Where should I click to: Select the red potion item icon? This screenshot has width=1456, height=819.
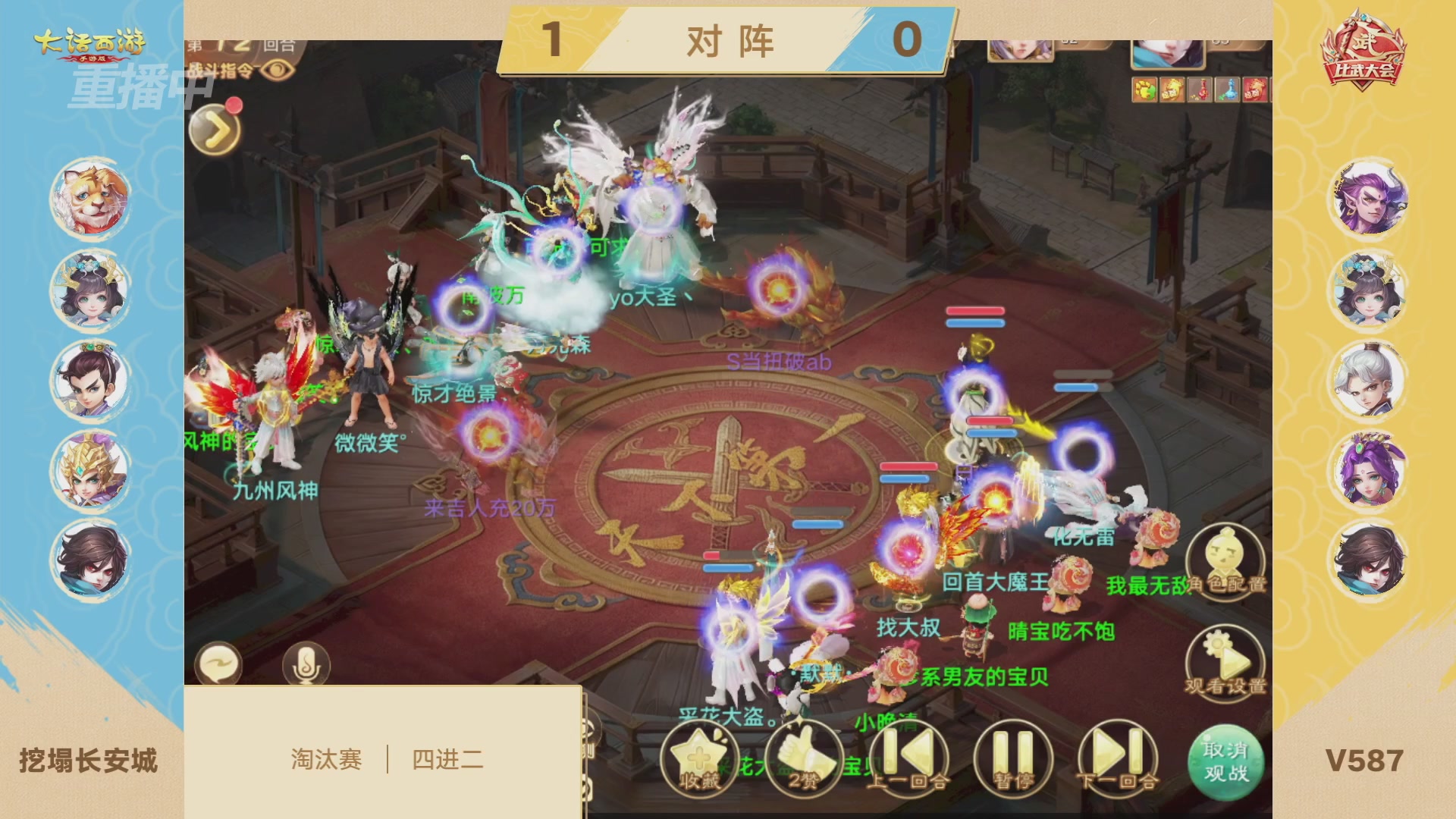1199,89
